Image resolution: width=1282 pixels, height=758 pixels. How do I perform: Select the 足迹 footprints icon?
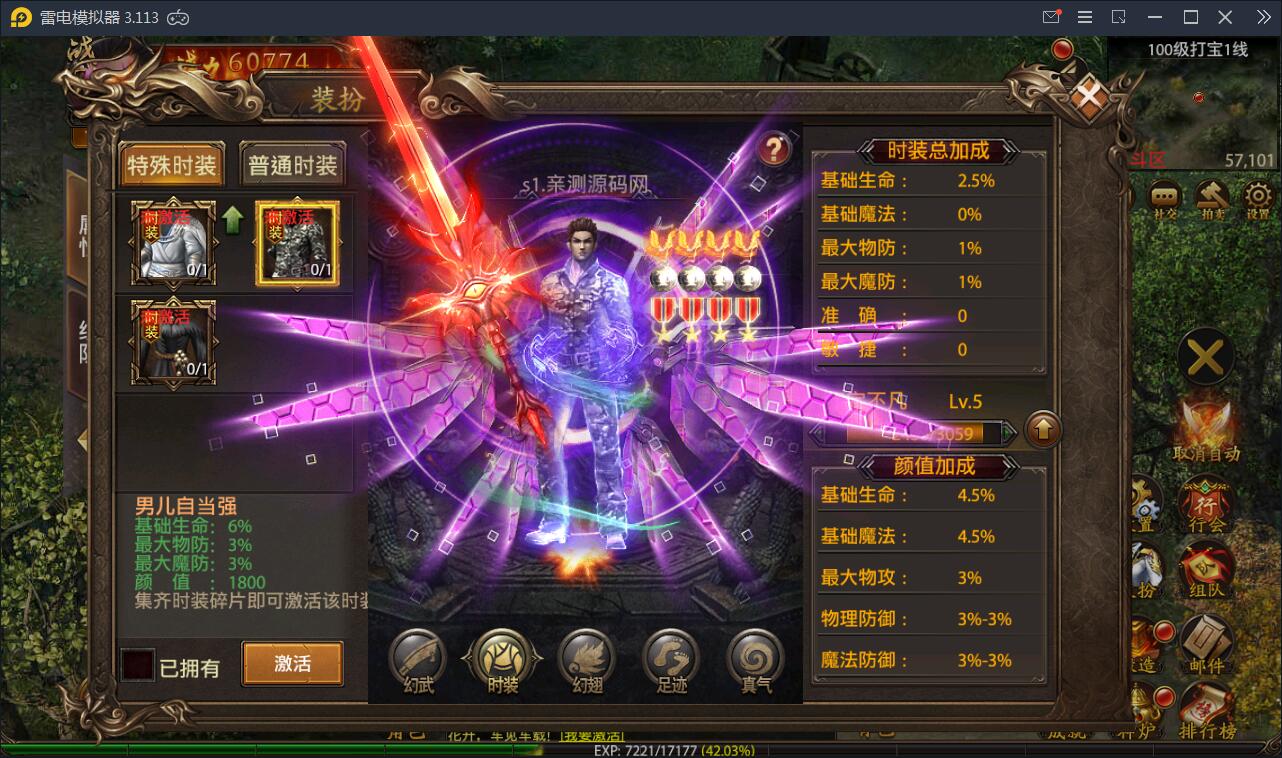point(670,660)
